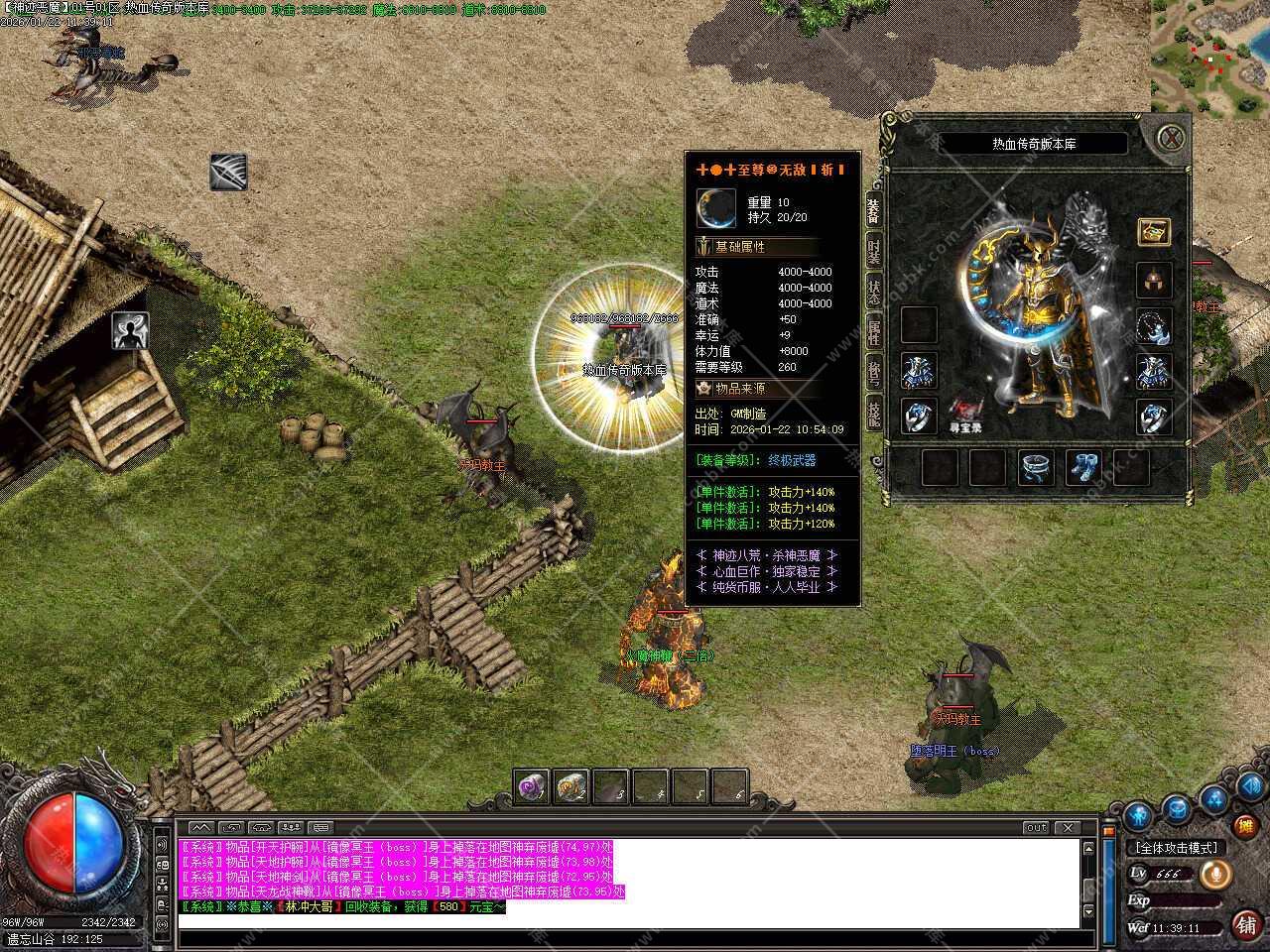Select the equipped belt slot
1270x952 pixels.
click(1036, 468)
